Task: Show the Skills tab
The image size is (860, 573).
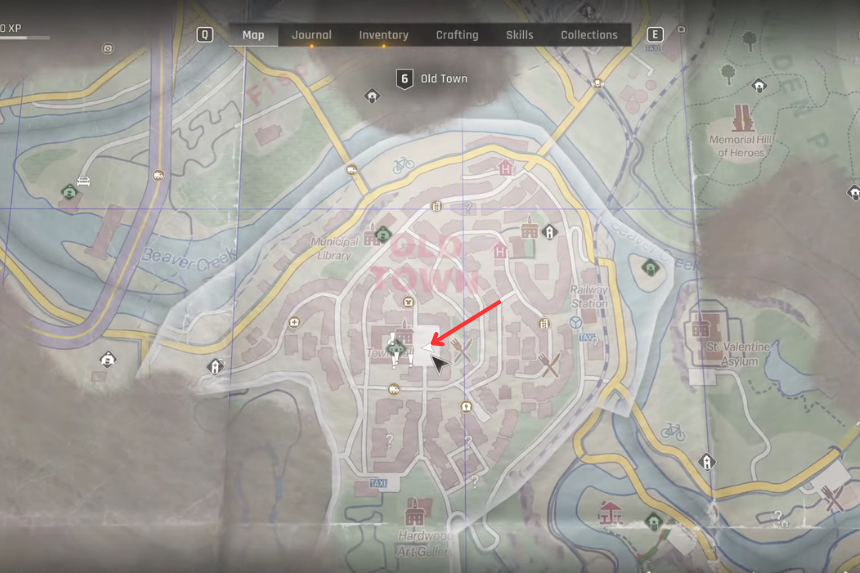Action: (x=519, y=35)
